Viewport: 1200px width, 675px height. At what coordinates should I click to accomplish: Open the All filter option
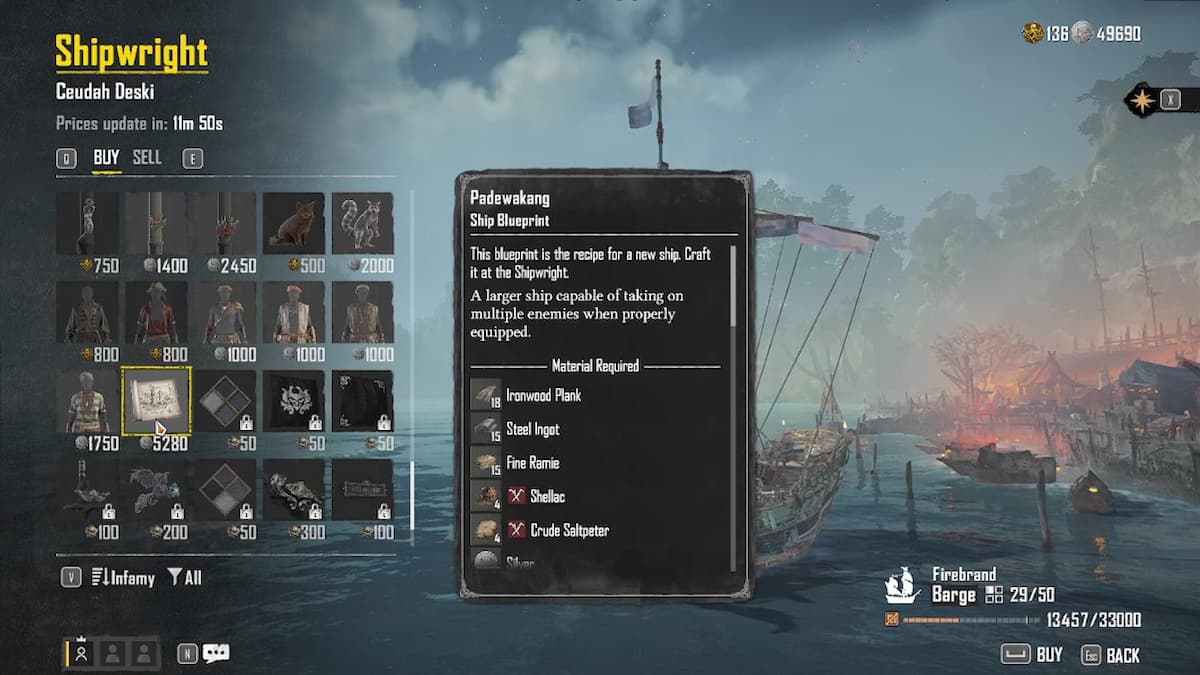(184, 577)
